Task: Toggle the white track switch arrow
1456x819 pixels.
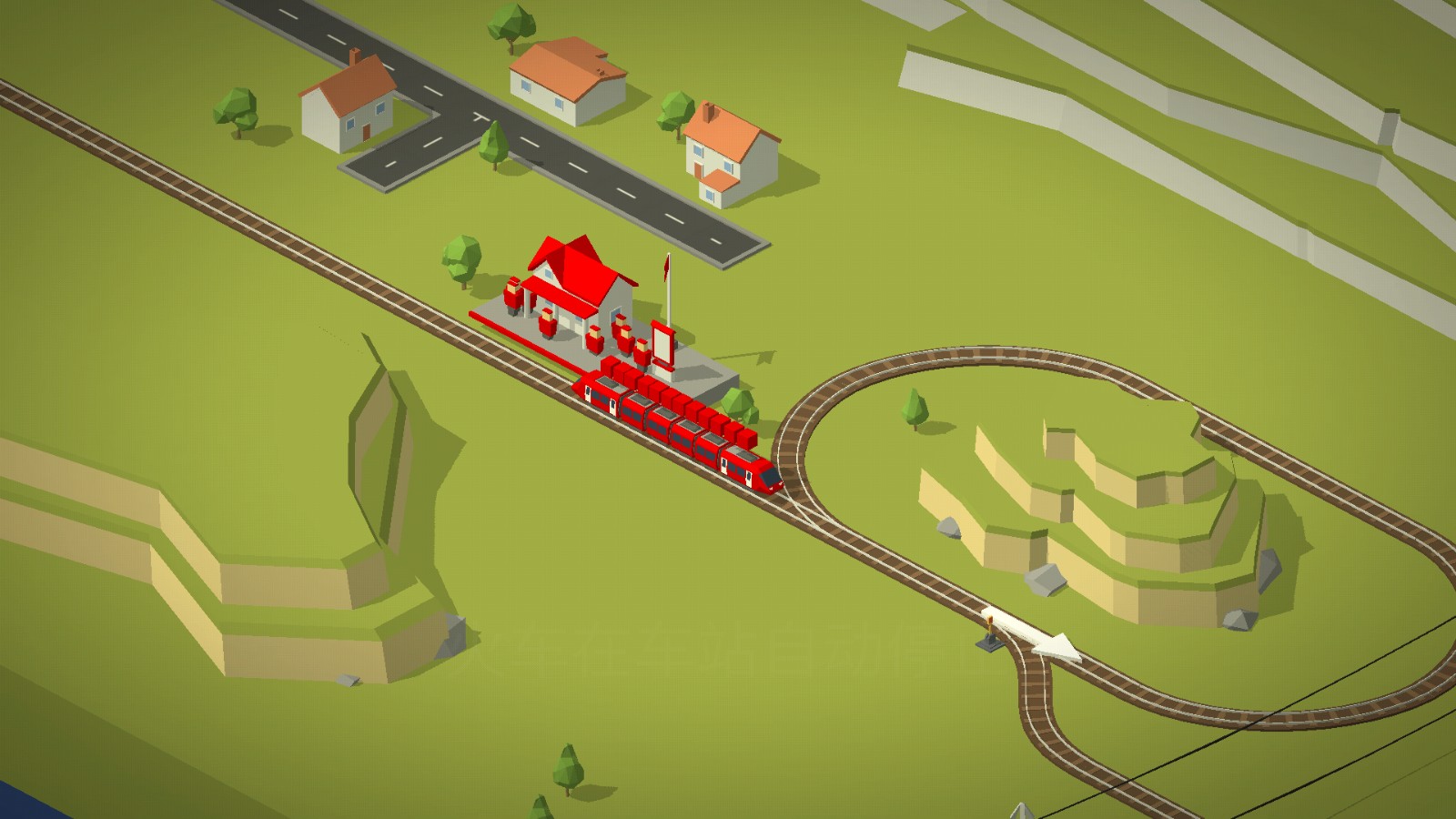Action: (1033, 632)
